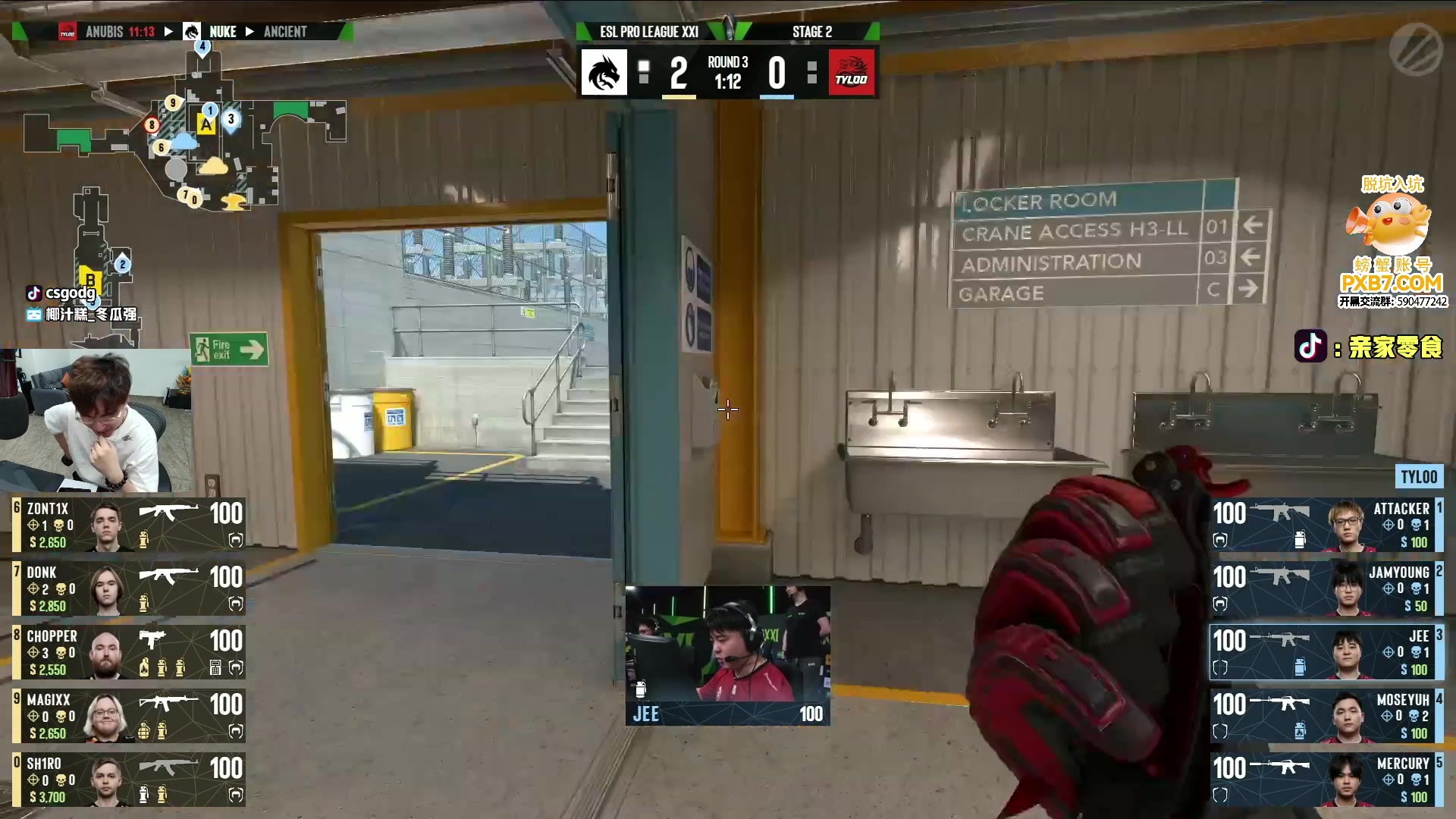Screen dimensions: 1456x819
Task: Select the ANCIENT map in series bar
Action: coord(285,32)
